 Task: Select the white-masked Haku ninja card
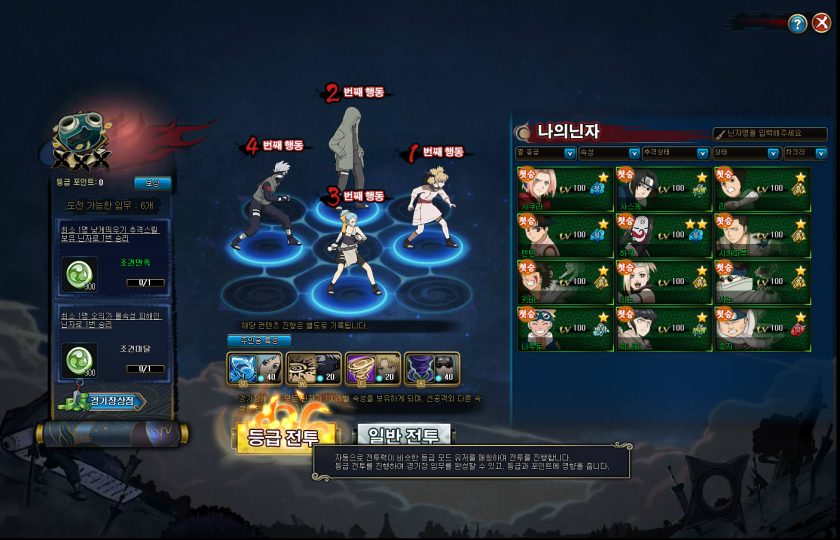tap(662, 236)
